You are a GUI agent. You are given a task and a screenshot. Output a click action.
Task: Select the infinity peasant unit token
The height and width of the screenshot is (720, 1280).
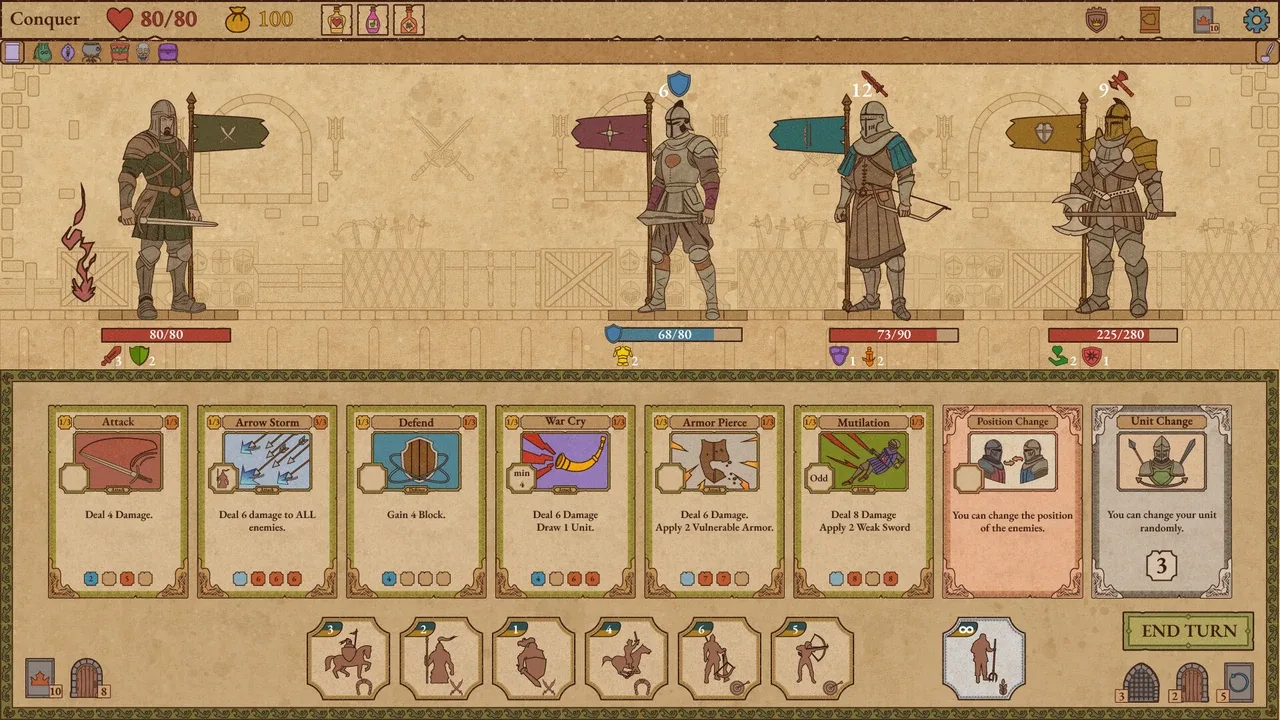click(x=984, y=658)
